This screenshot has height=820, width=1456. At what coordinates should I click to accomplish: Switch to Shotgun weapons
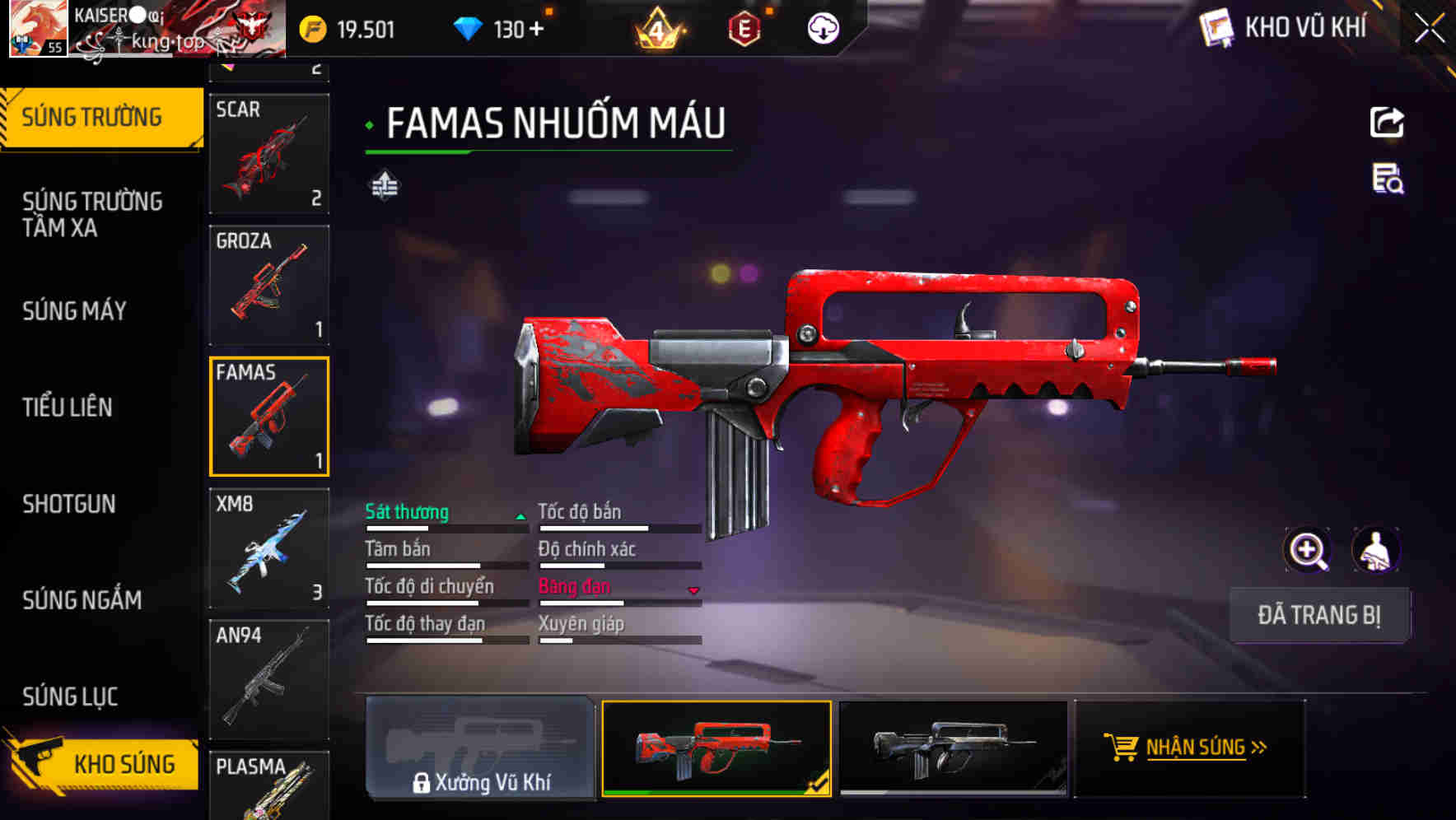pos(69,504)
